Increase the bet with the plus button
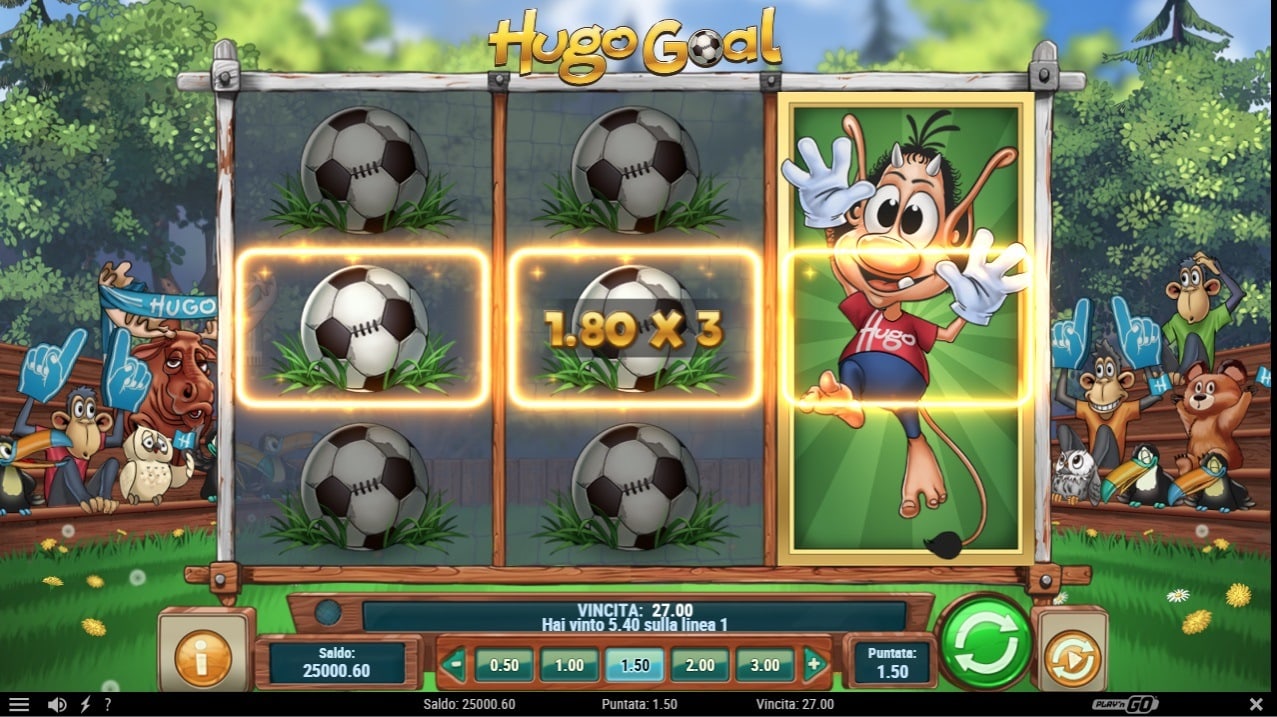Screen dimensions: 1277x717 click(x=814, y=664)
